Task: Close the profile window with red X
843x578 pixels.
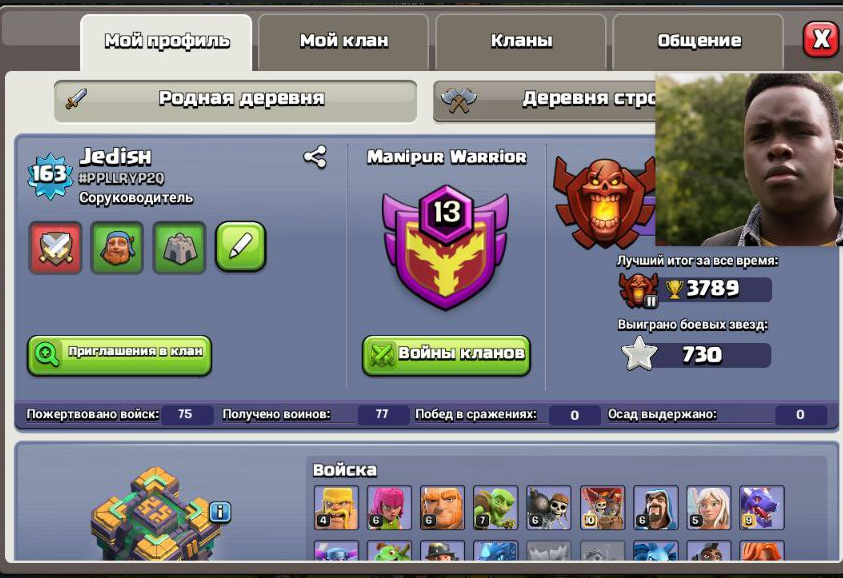Action: coord(821,39)
